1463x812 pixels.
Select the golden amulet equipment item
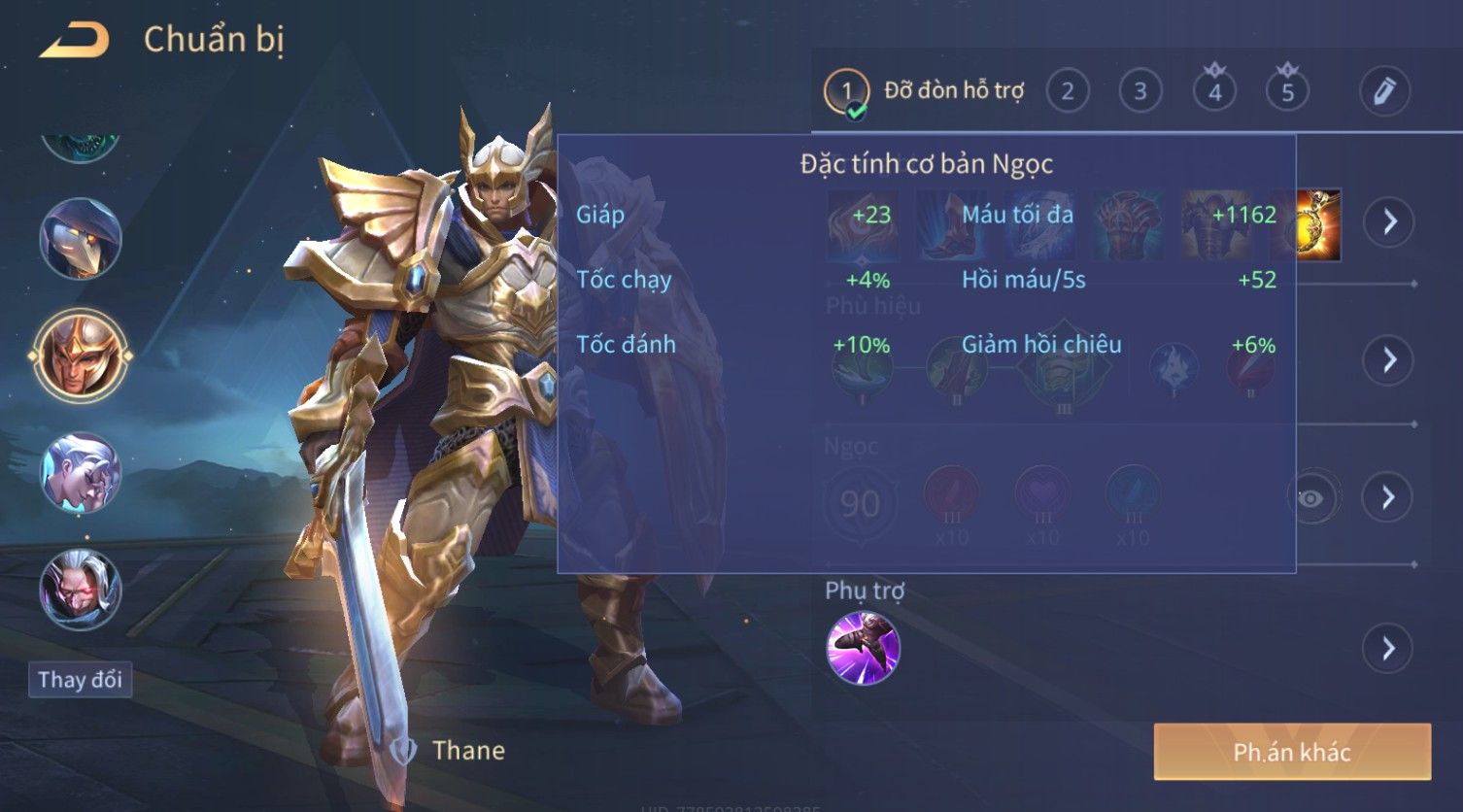coord(1319,225)
